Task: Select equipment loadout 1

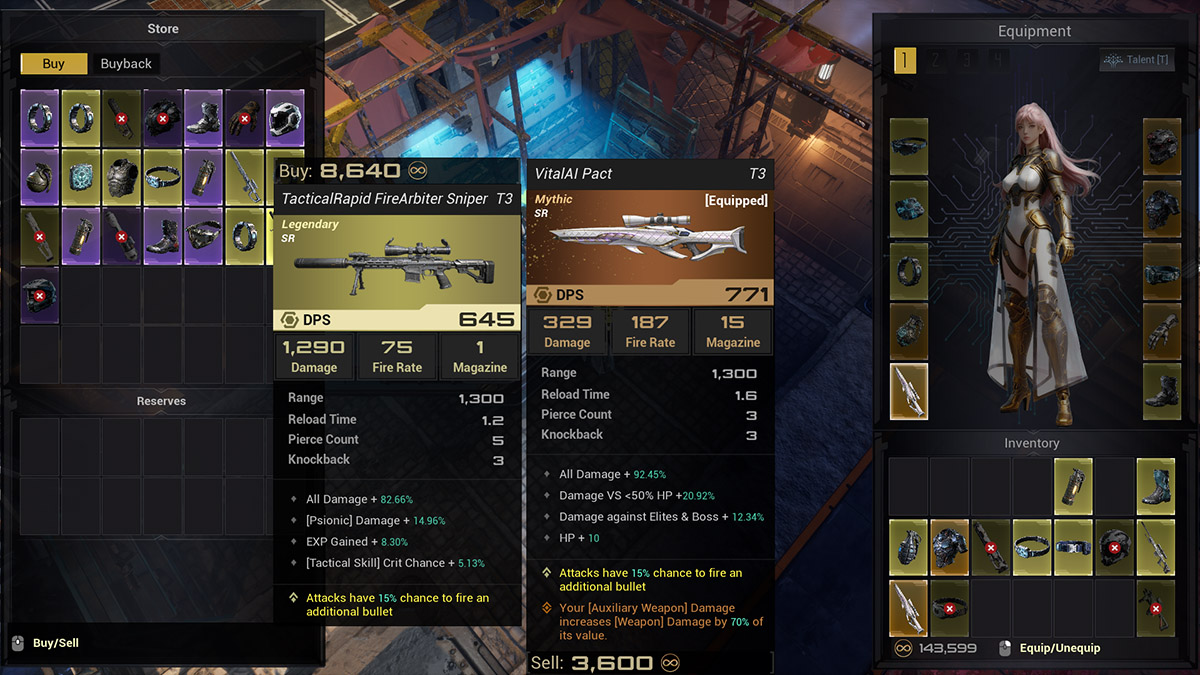Action: tap(904, 61)
